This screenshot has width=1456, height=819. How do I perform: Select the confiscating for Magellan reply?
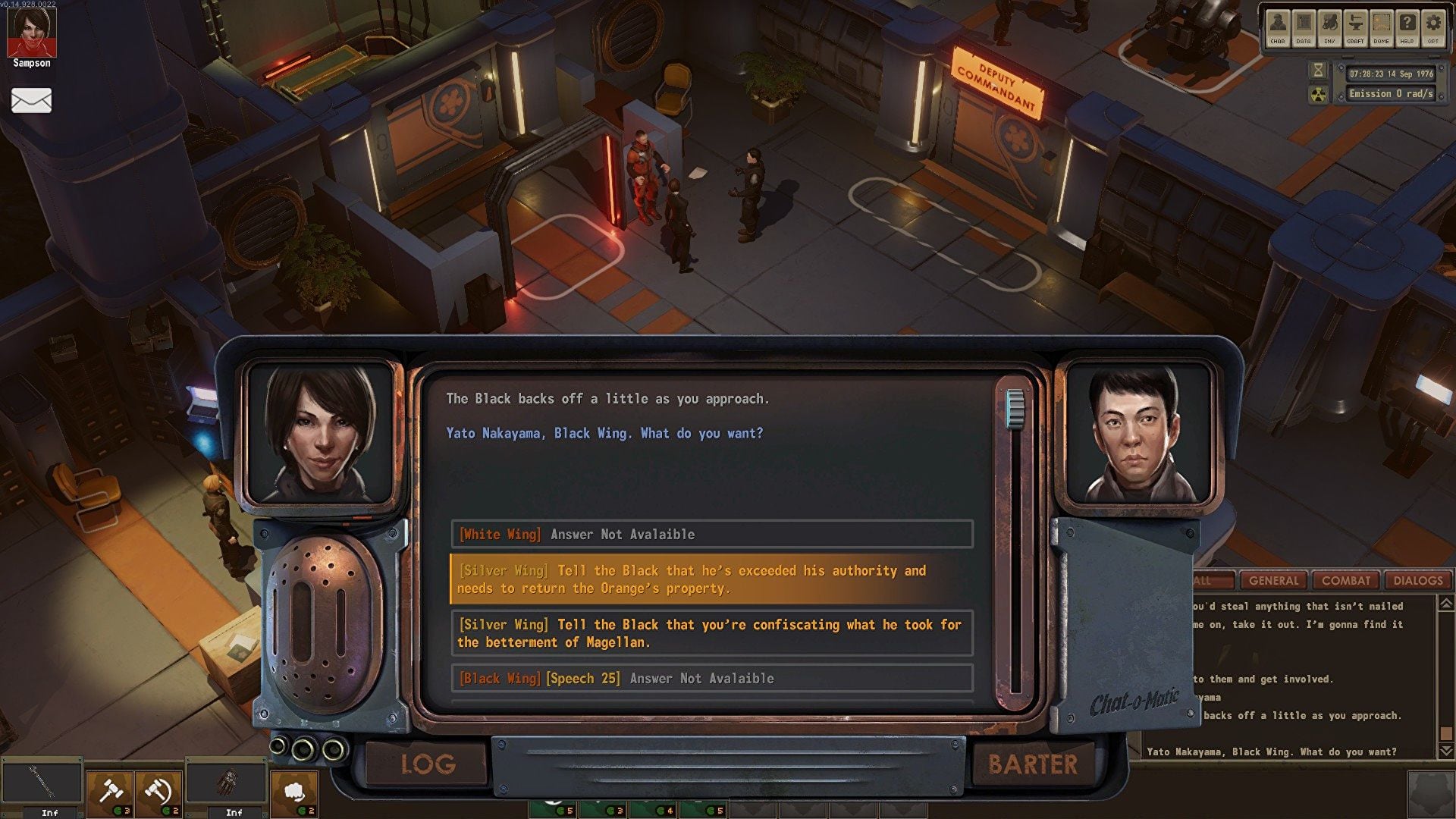tap(711, 633)
